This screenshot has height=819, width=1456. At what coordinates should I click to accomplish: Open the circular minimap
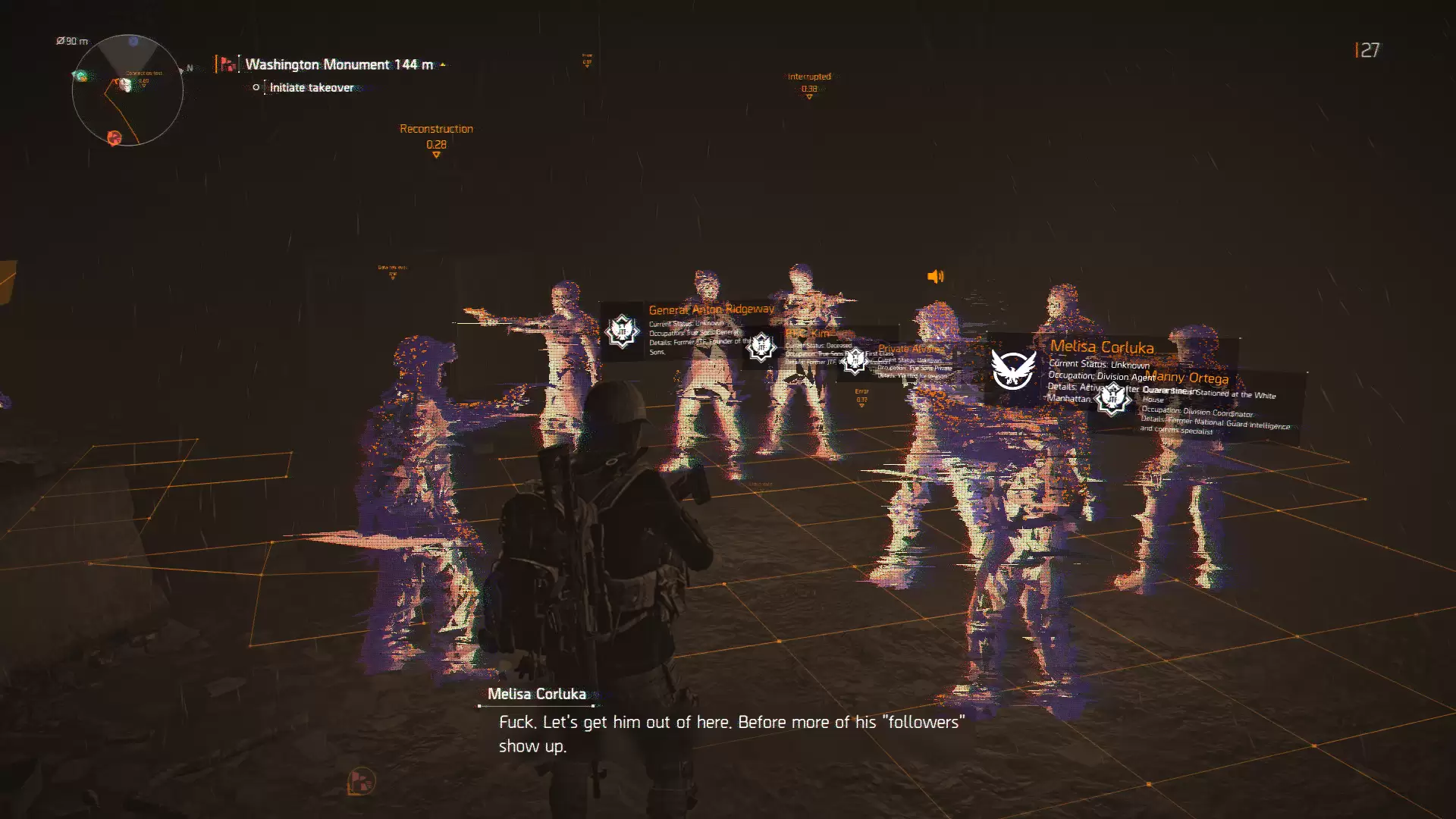pyautogui.click(x=127, y=90)
